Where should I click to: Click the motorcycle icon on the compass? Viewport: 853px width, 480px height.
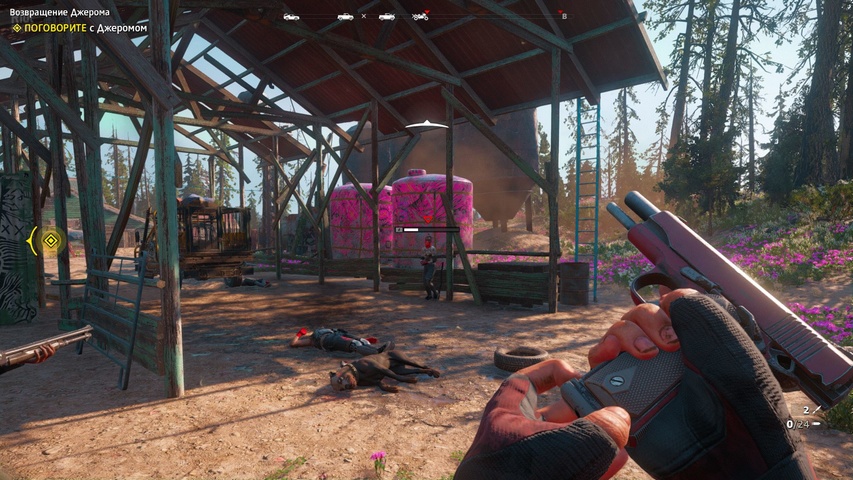point(420,16)
